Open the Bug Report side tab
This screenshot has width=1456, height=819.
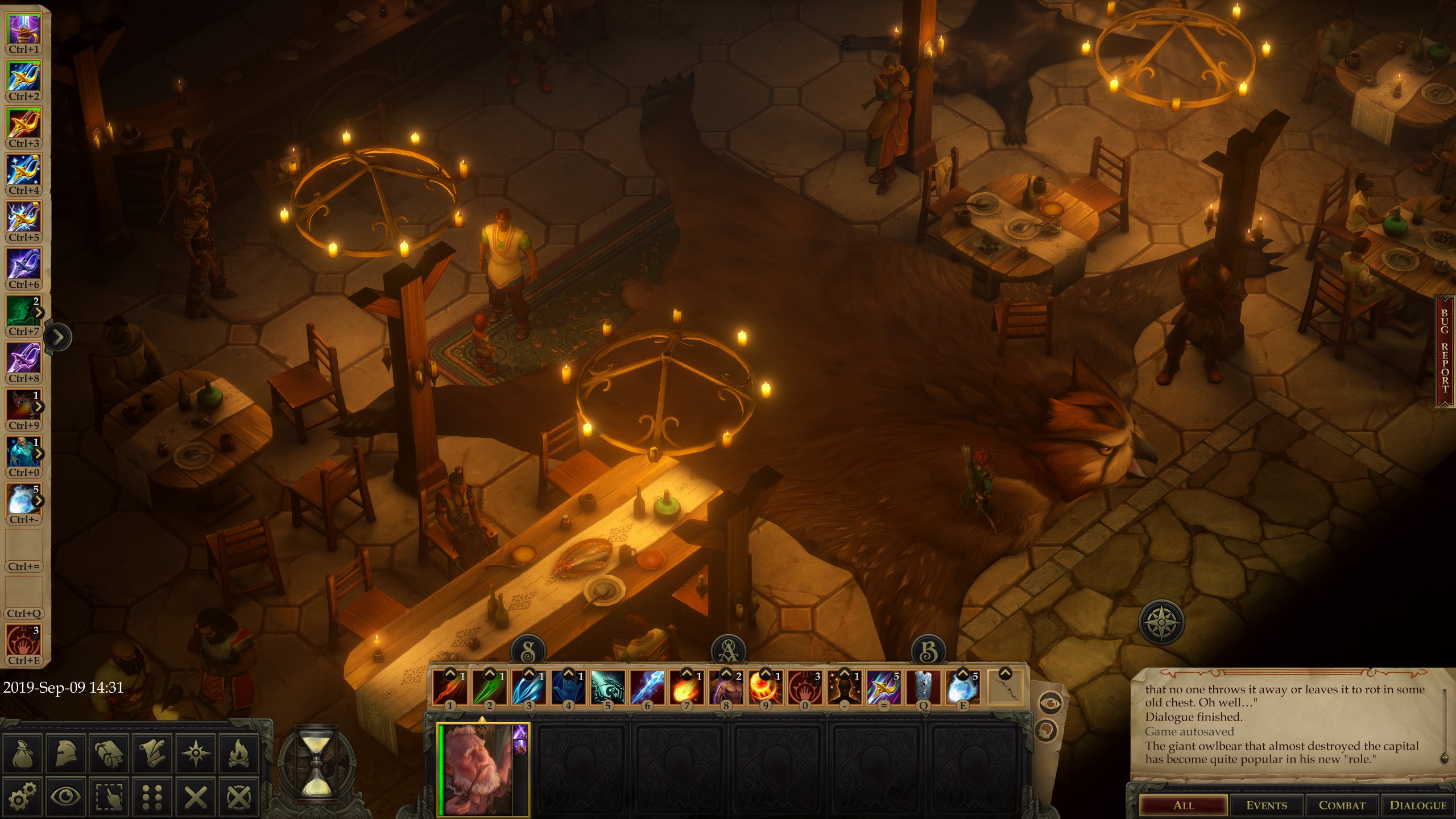pyautogui.click(x=1445, y=350)
